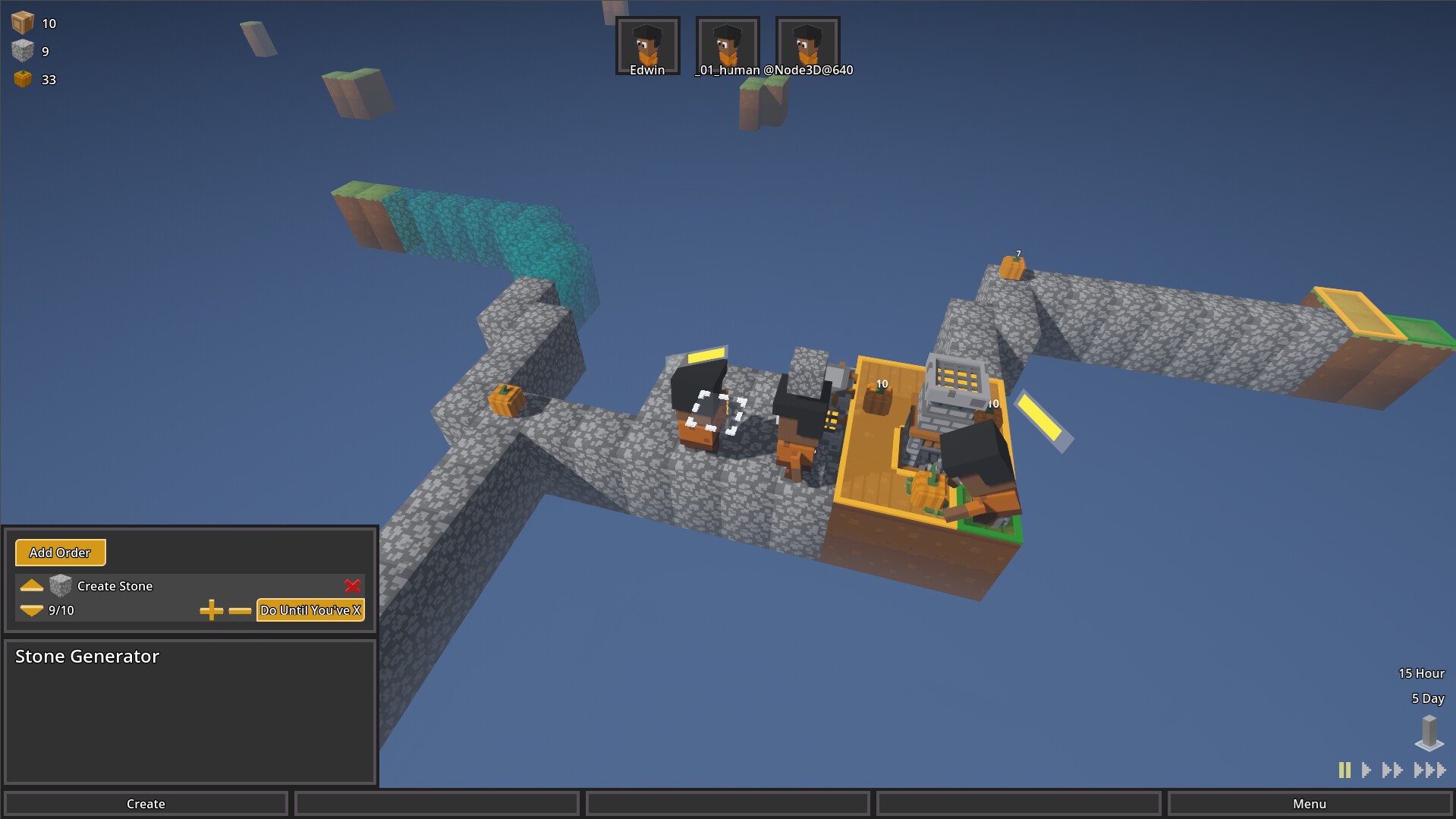This screenshot has height=819, width=1456.
Task: Click the gray pillar layer icon
Action: tap(1429, 732)
